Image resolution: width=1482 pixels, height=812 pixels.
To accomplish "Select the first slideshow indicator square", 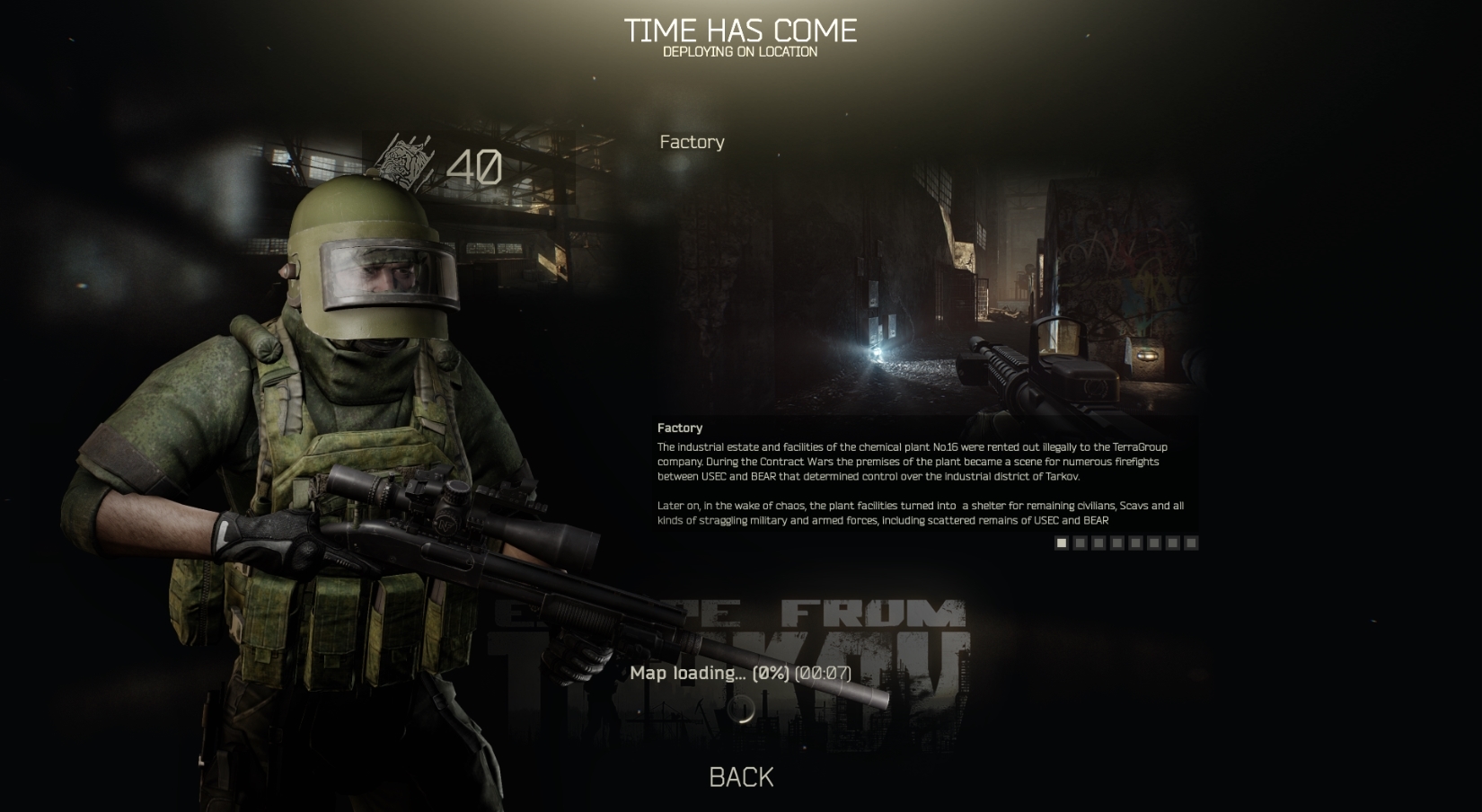I will point(1060,543).
